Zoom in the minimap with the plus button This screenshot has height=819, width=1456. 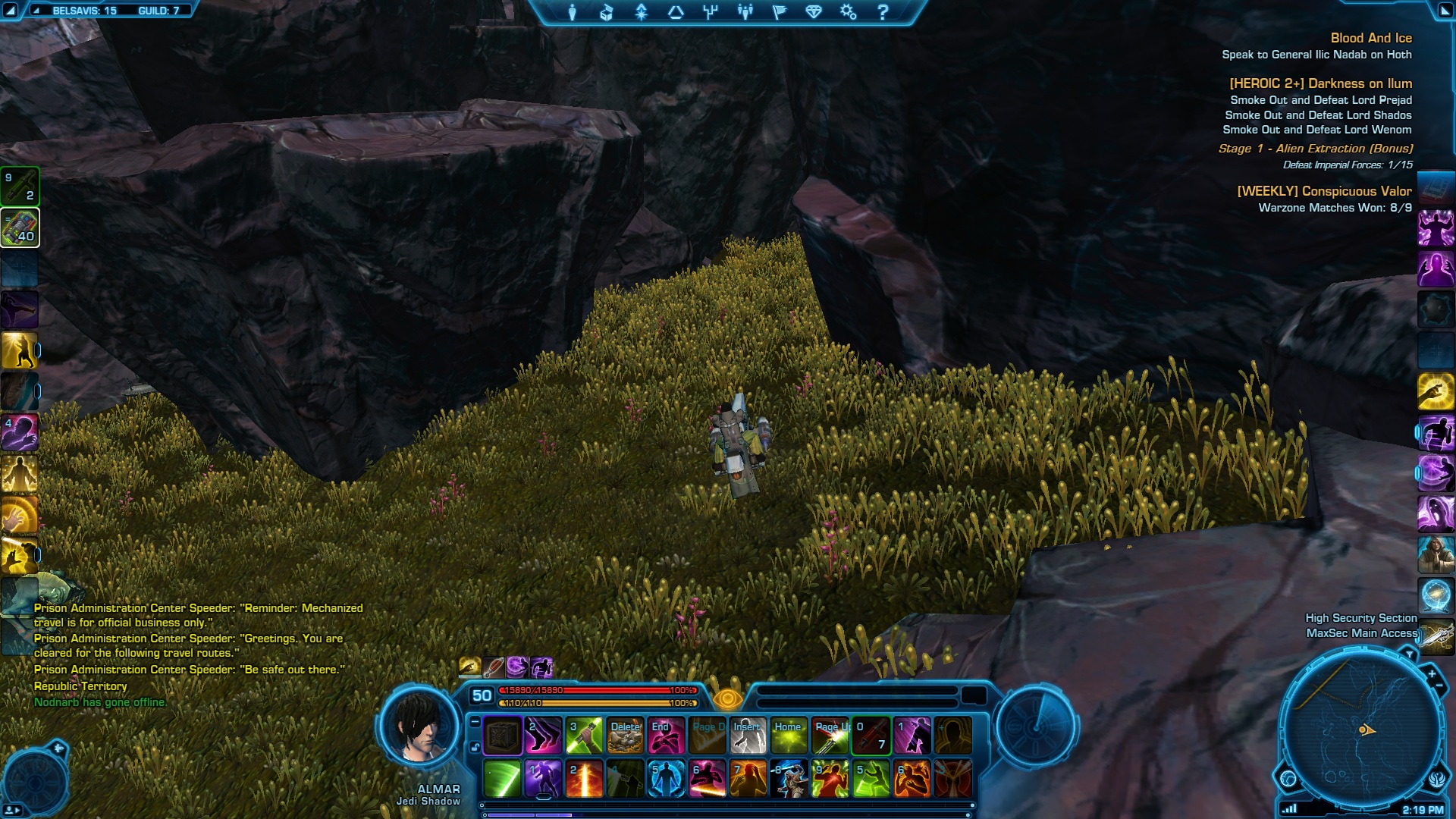1432,673
